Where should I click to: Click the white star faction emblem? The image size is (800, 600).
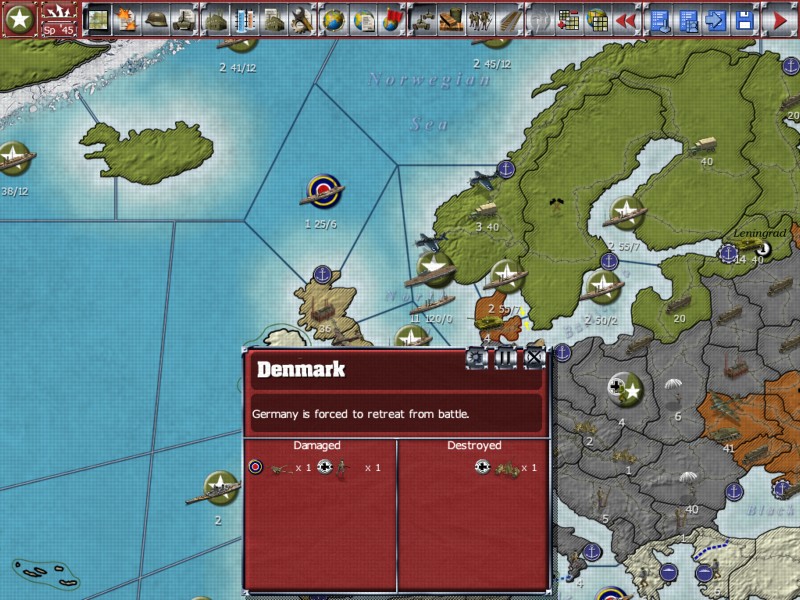tap(19, 18)
